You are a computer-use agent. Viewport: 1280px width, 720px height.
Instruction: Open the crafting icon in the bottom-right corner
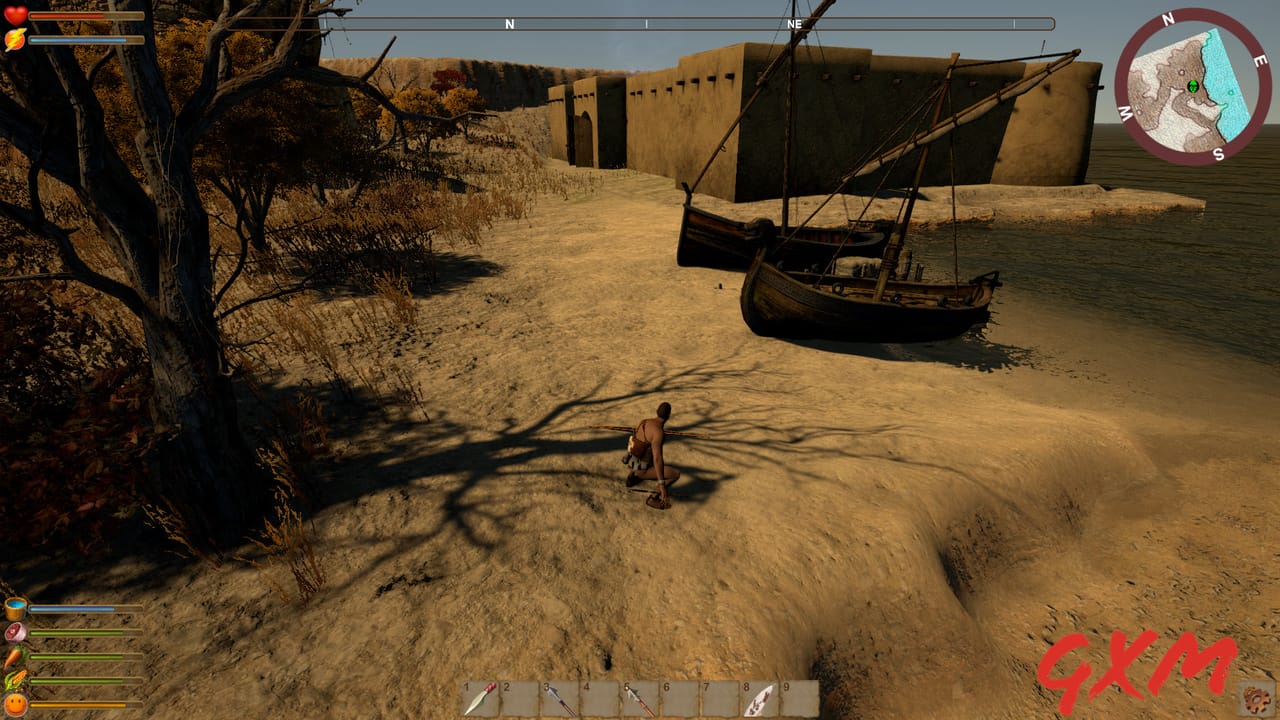[1255, 697]
